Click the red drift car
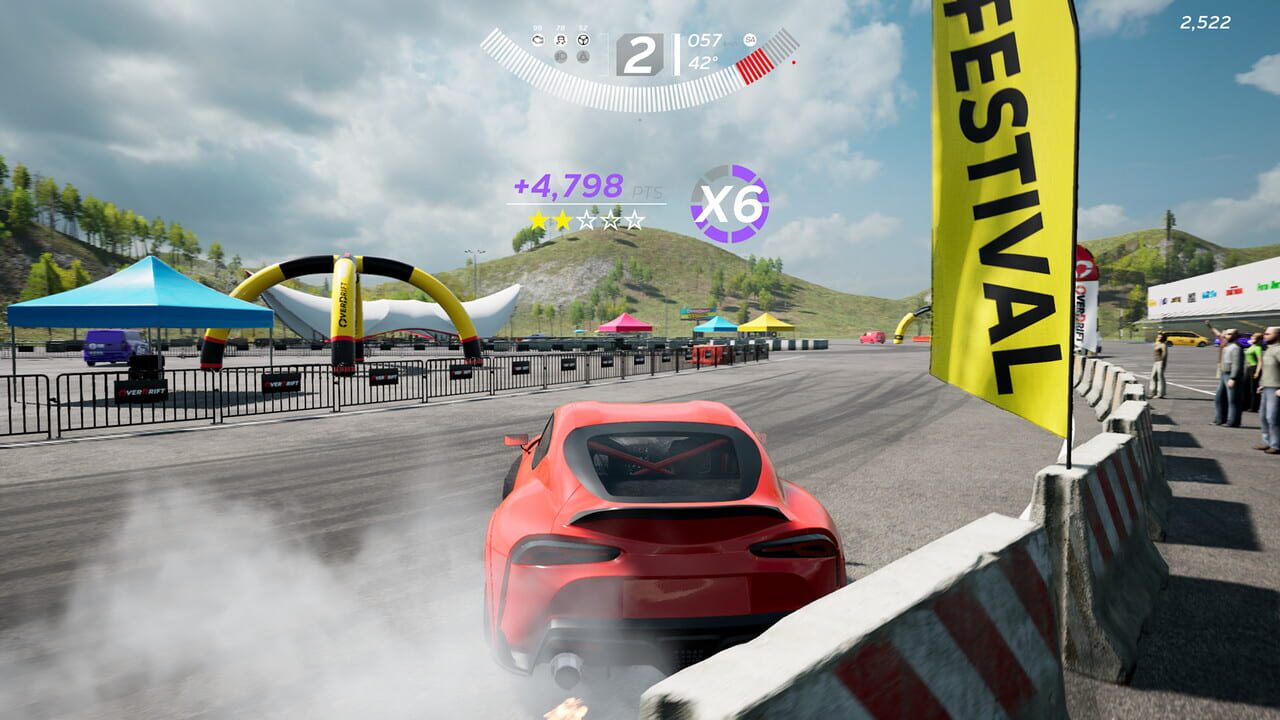 click(650, 530)
